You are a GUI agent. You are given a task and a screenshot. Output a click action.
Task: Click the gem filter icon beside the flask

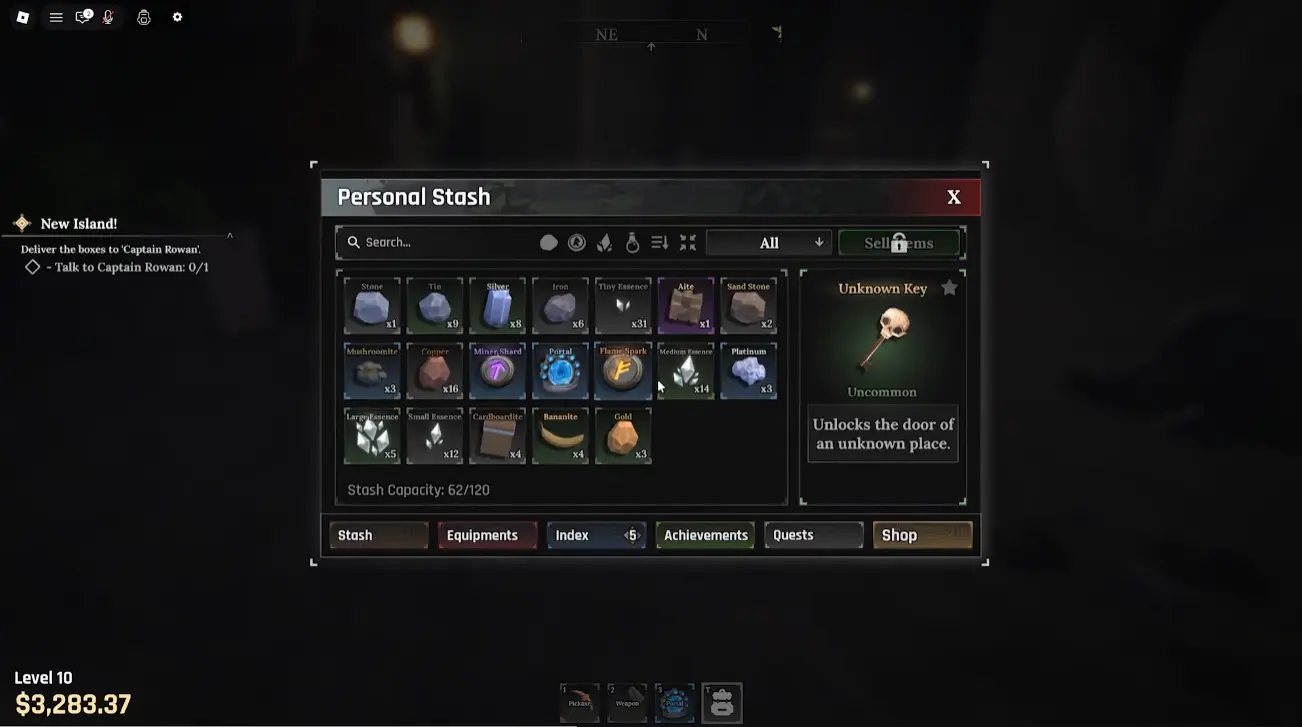click(x=604, y=242)
